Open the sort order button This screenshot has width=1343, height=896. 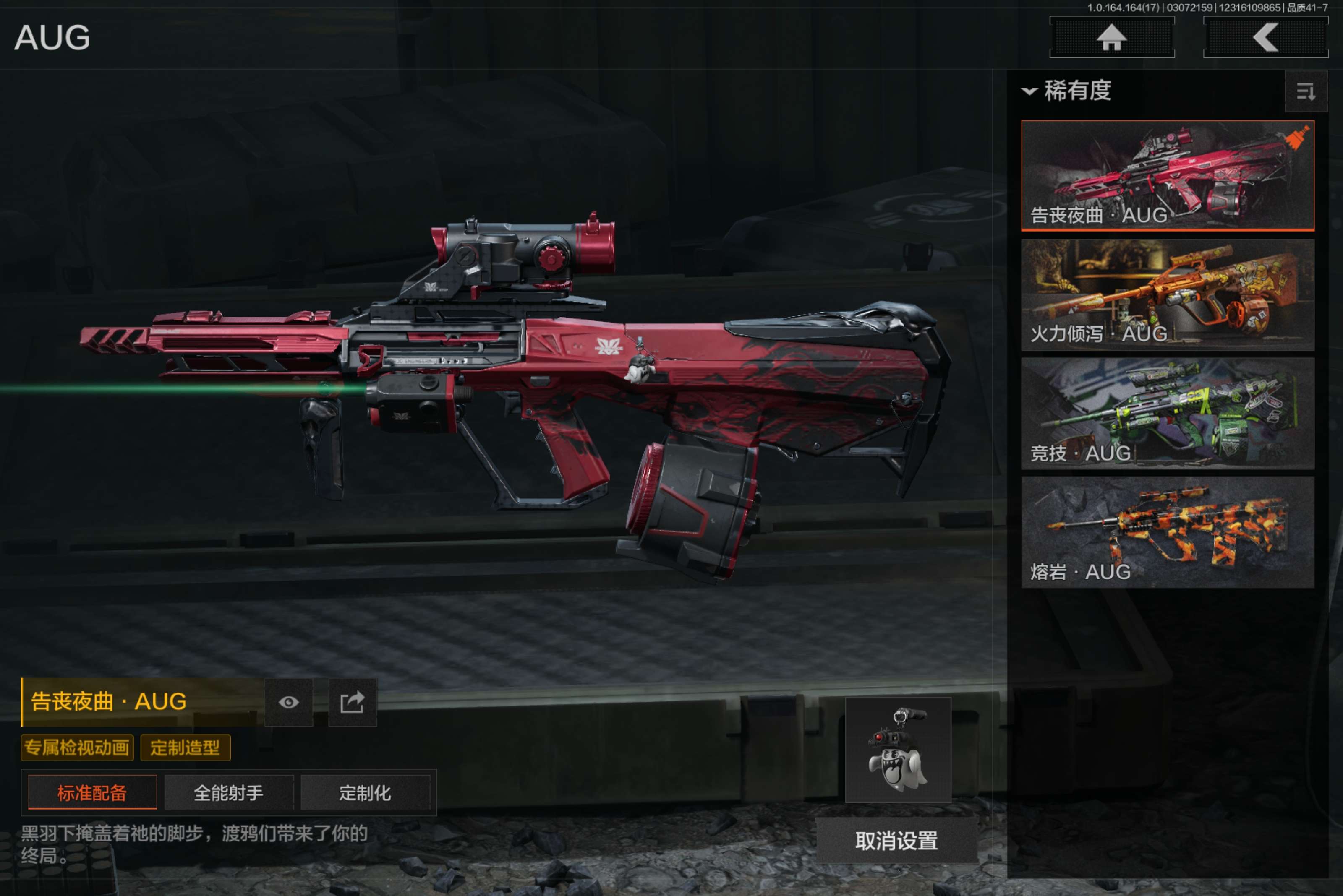click(1305, 91)
